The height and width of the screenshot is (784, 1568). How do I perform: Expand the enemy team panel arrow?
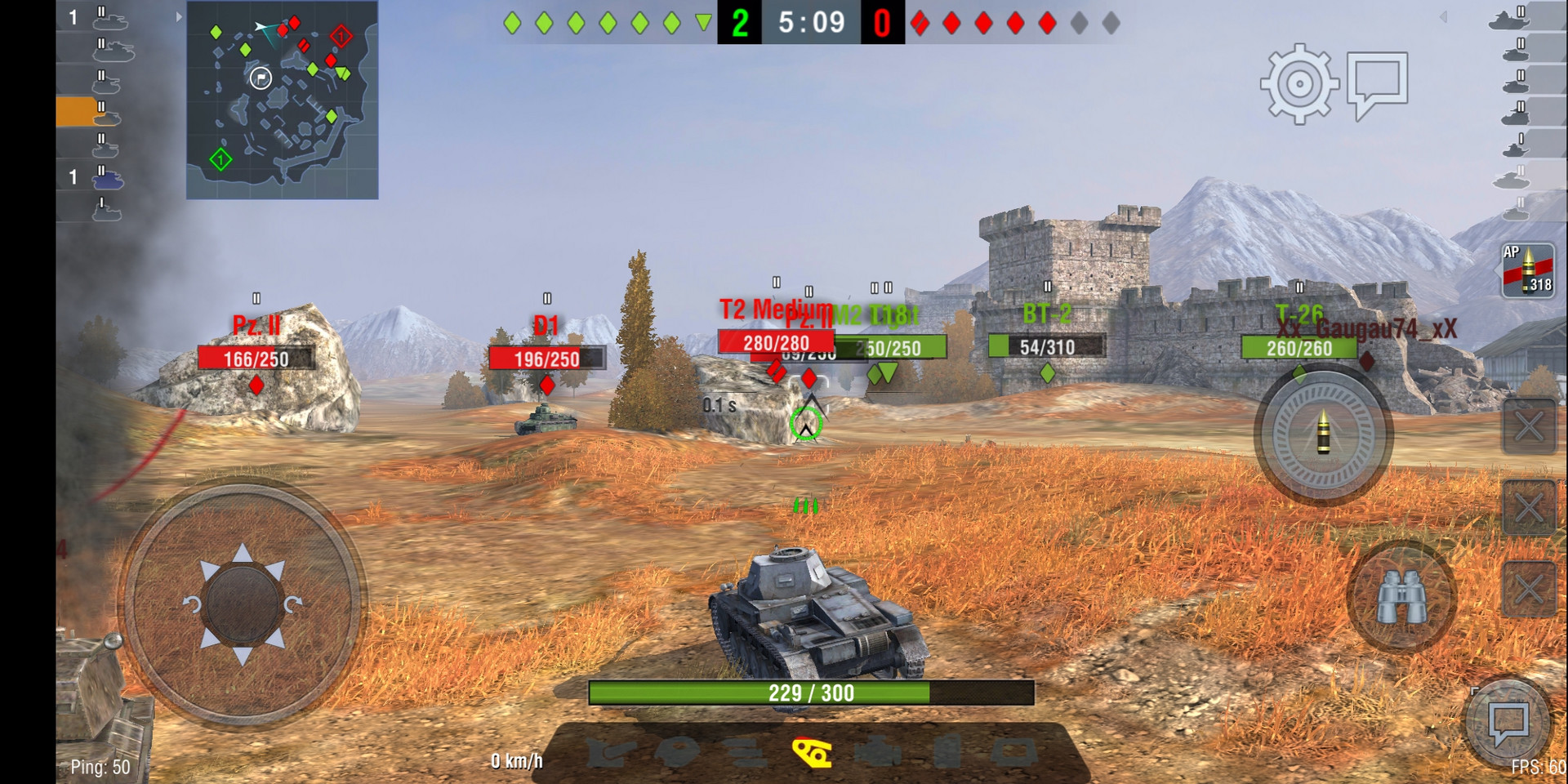(x=1443, y=16)
